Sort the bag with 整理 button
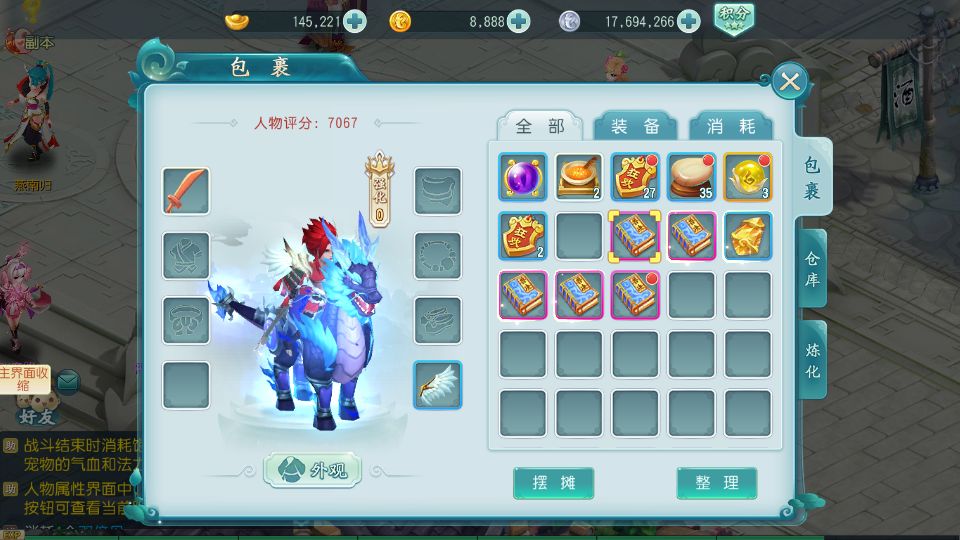Image resolution: width=960 pixels, height=540 pixels. (x=716, y=483)
